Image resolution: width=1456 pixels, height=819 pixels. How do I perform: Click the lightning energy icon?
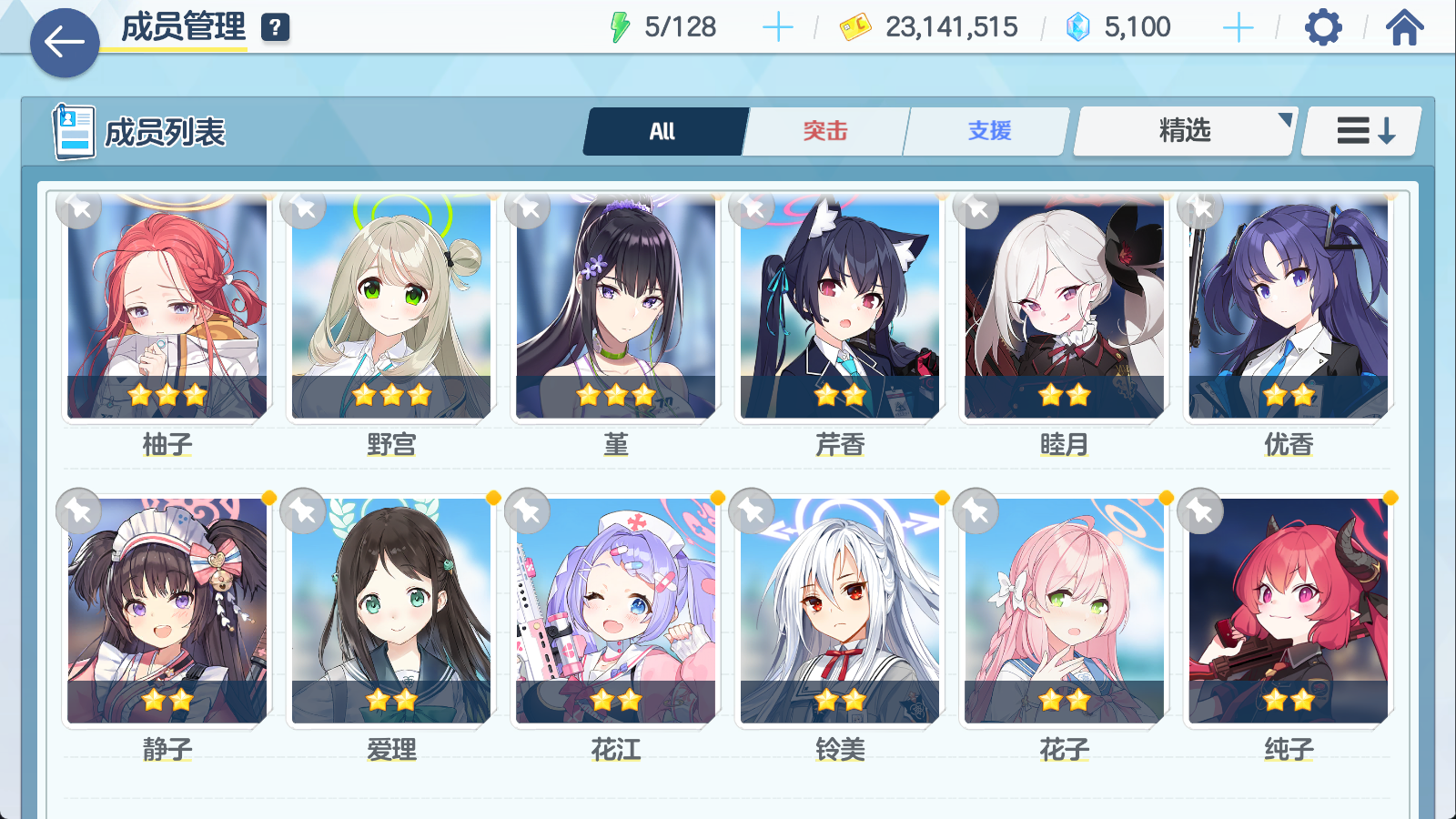pos(622,26)
